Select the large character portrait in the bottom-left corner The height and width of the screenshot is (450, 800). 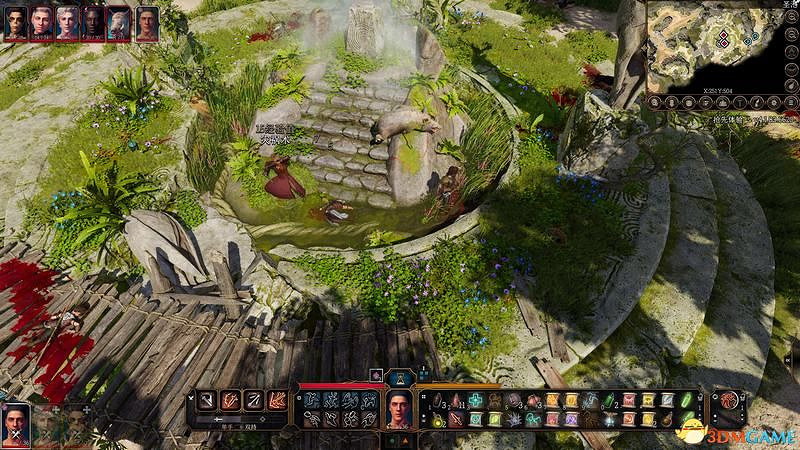(16, 424)
